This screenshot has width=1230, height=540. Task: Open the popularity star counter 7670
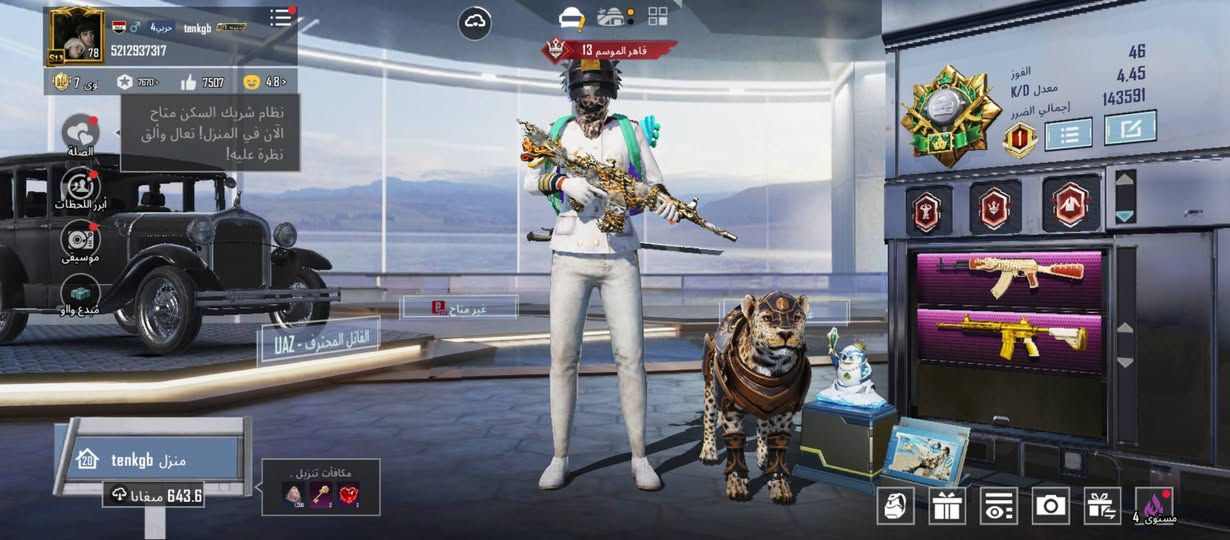tap(138, 82)
